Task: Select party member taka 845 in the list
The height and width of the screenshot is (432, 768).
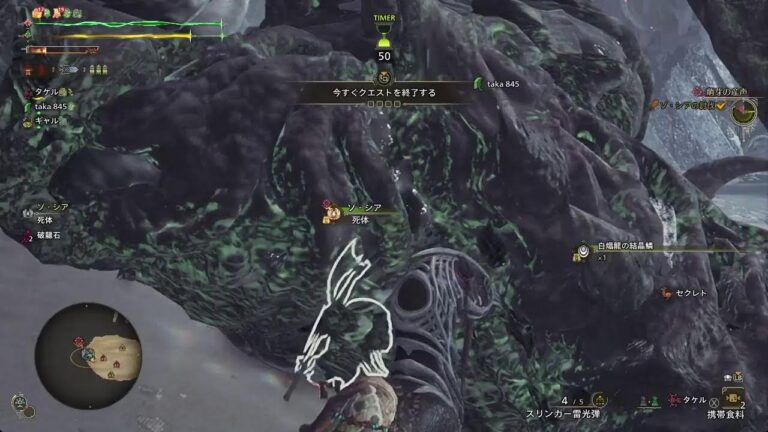Action: pos(50,105)
